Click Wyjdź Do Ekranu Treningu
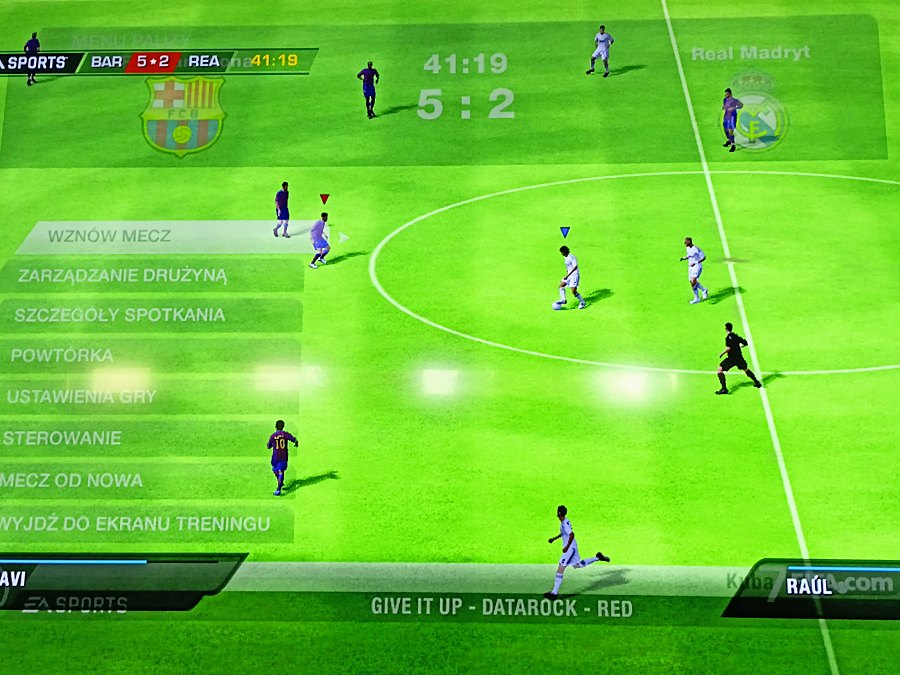 [x=135, y=523]
